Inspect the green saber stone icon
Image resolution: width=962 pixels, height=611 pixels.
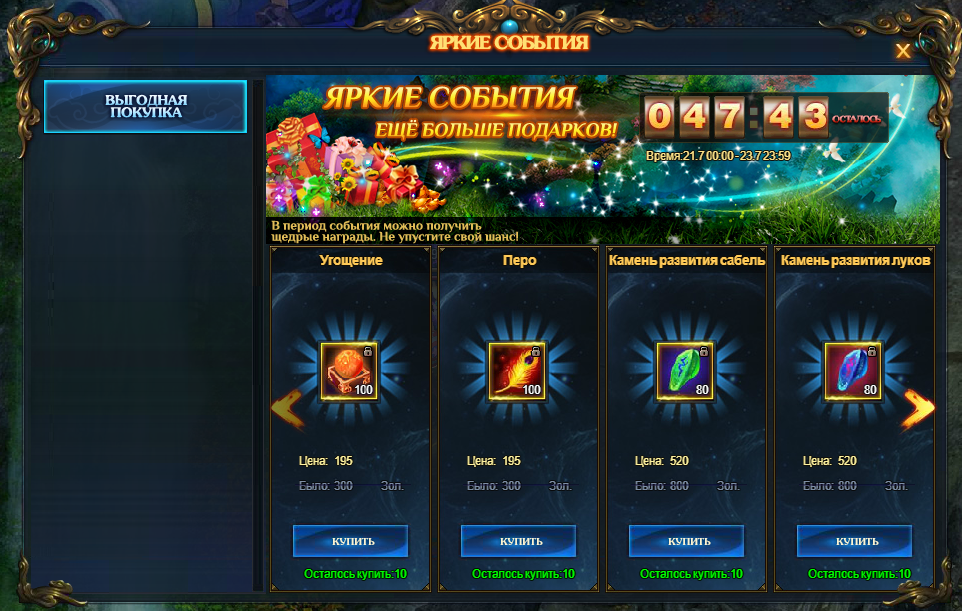click(685, 371)
